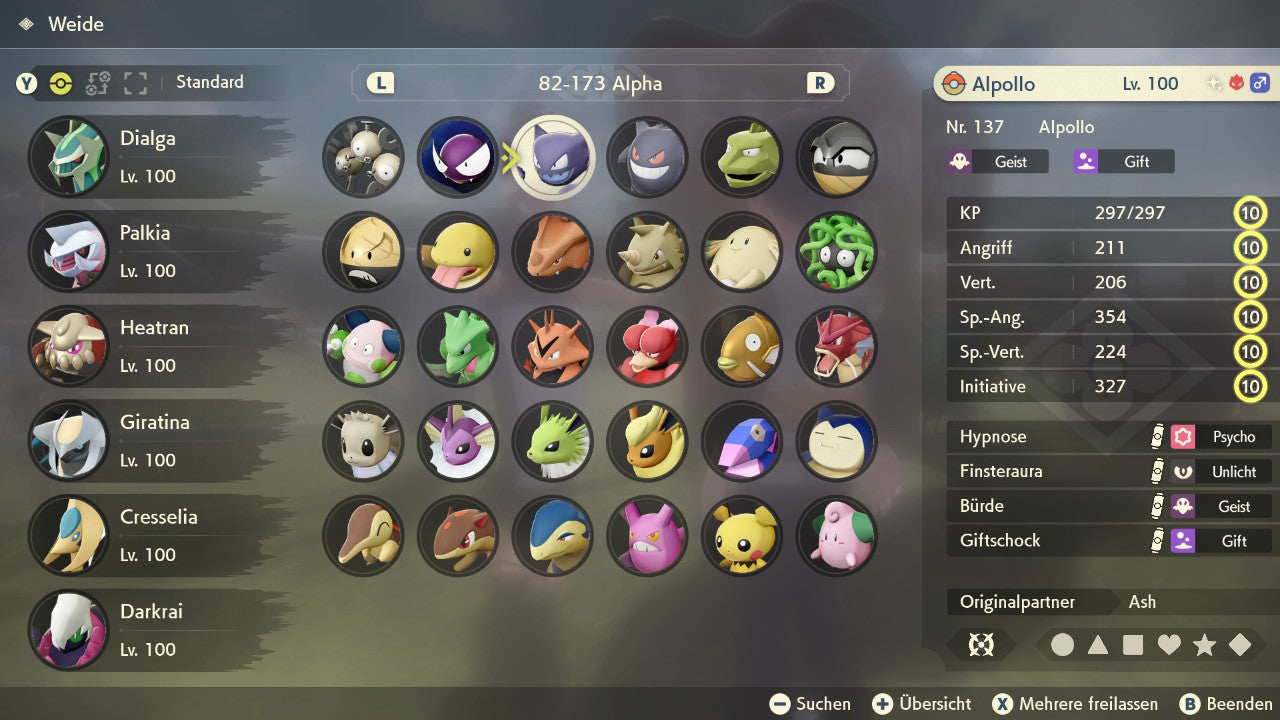1280x720 pixels.
Task: Go to the next pasture with the R arrow
Action: pos(820,83)
